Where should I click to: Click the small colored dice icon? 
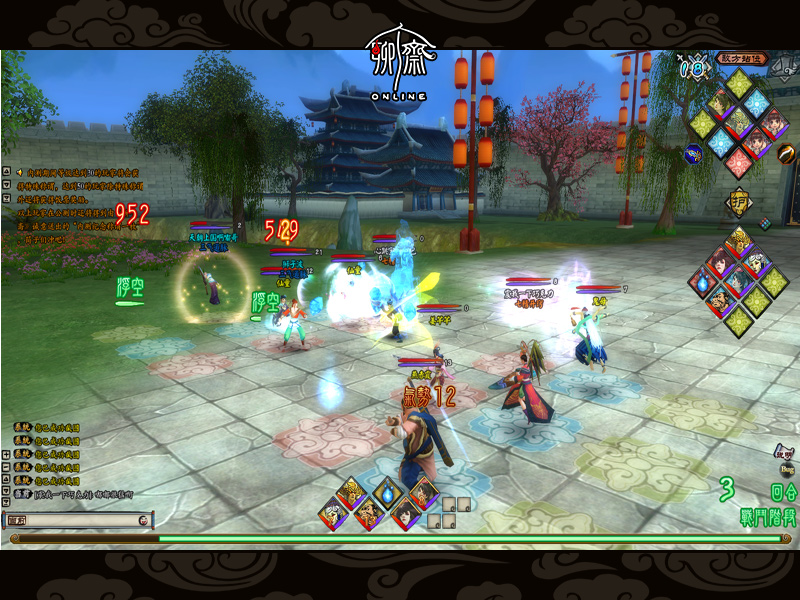click(765, 223)
